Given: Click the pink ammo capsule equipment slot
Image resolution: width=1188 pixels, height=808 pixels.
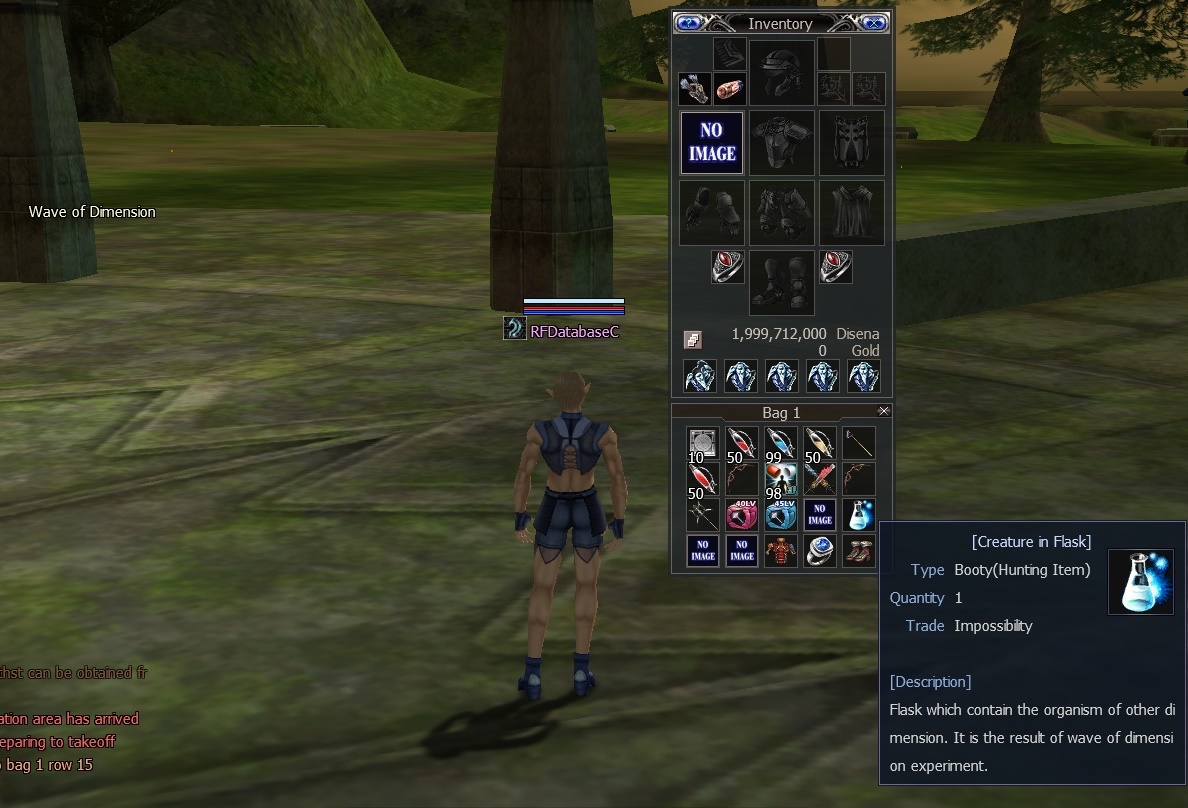Looking at the screenshot, I should [x=730, y=88].
